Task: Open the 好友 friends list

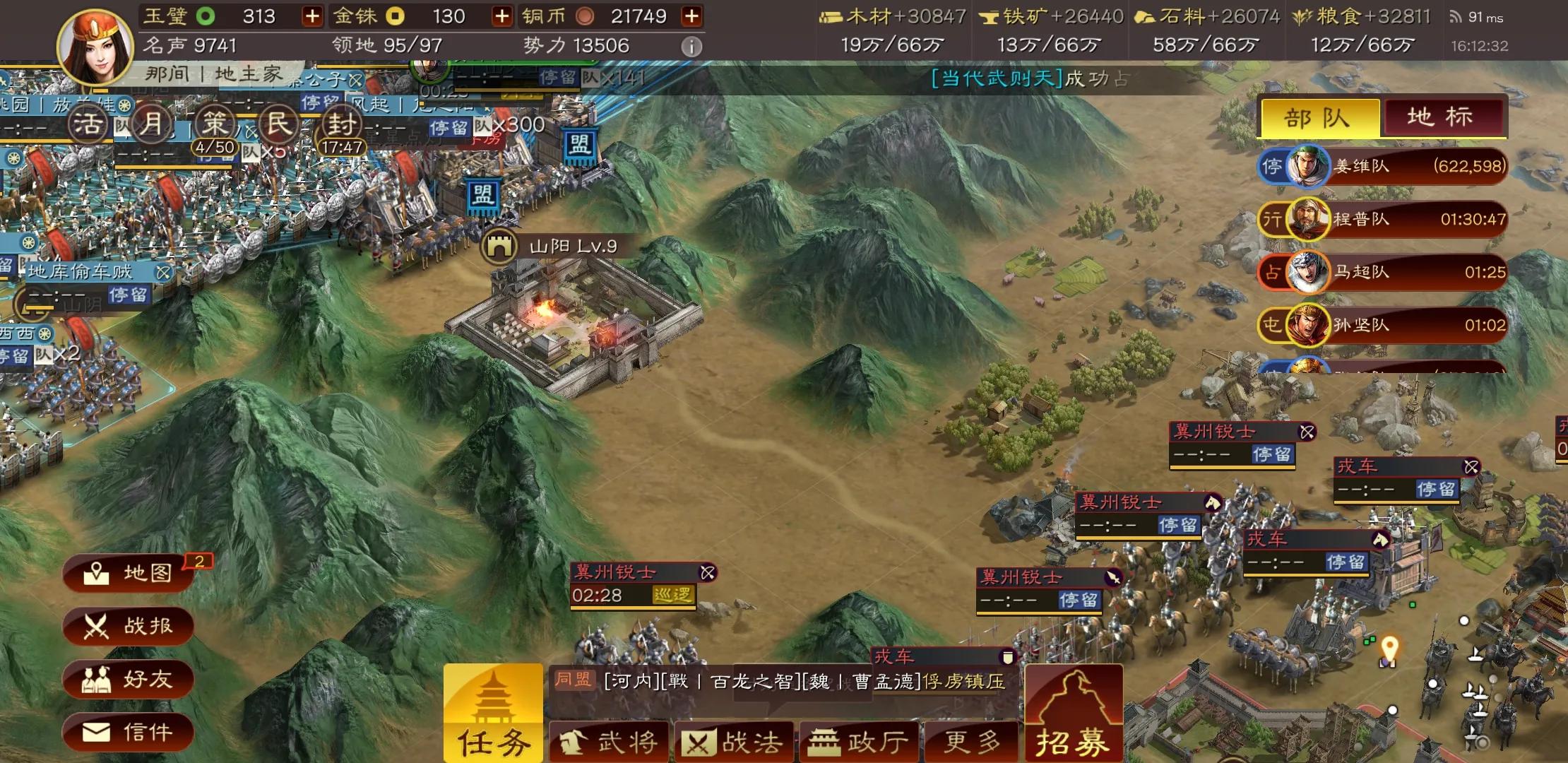Action: coord(129,679)
